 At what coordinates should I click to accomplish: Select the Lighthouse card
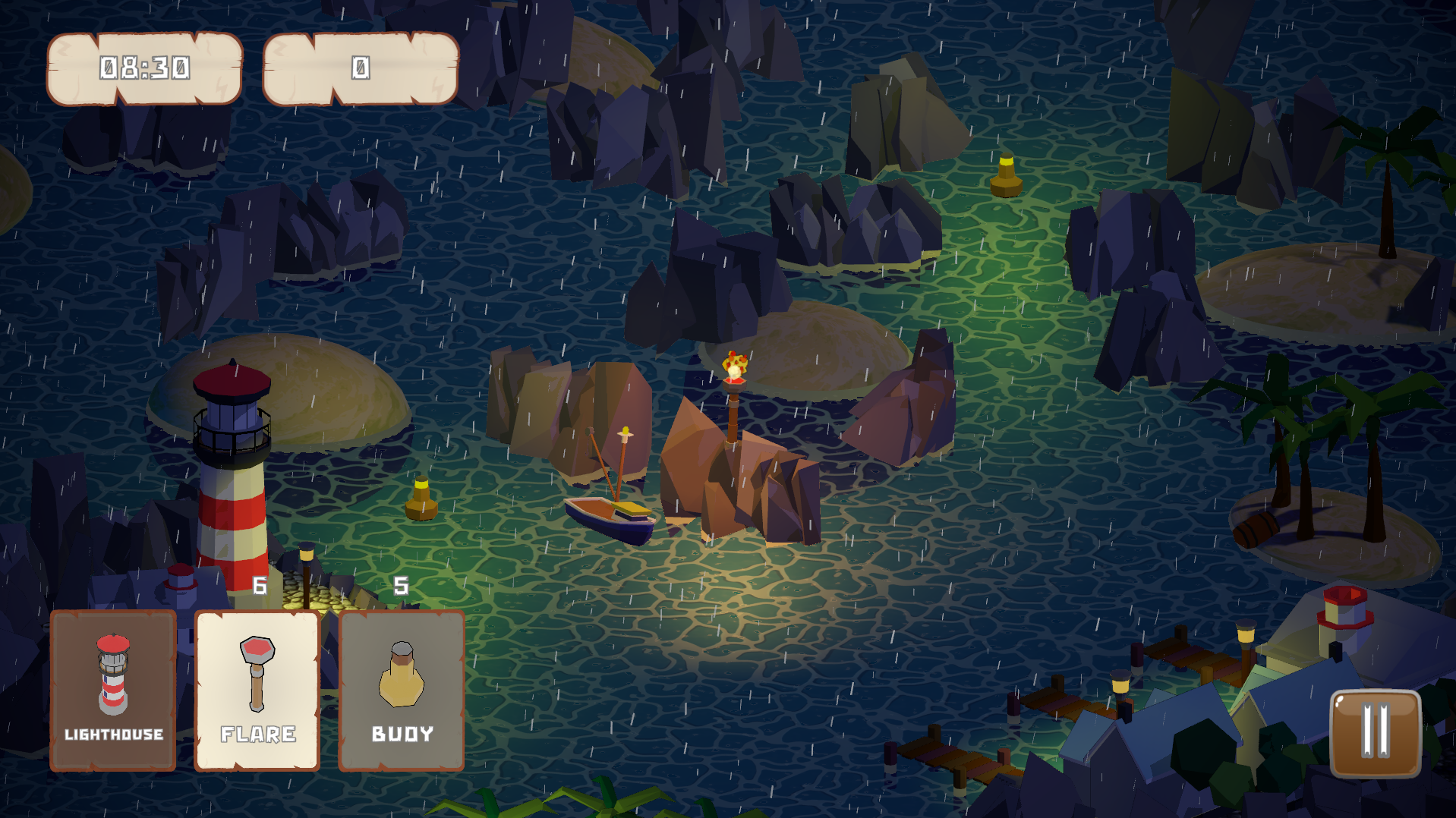click(x=113, y=691)
